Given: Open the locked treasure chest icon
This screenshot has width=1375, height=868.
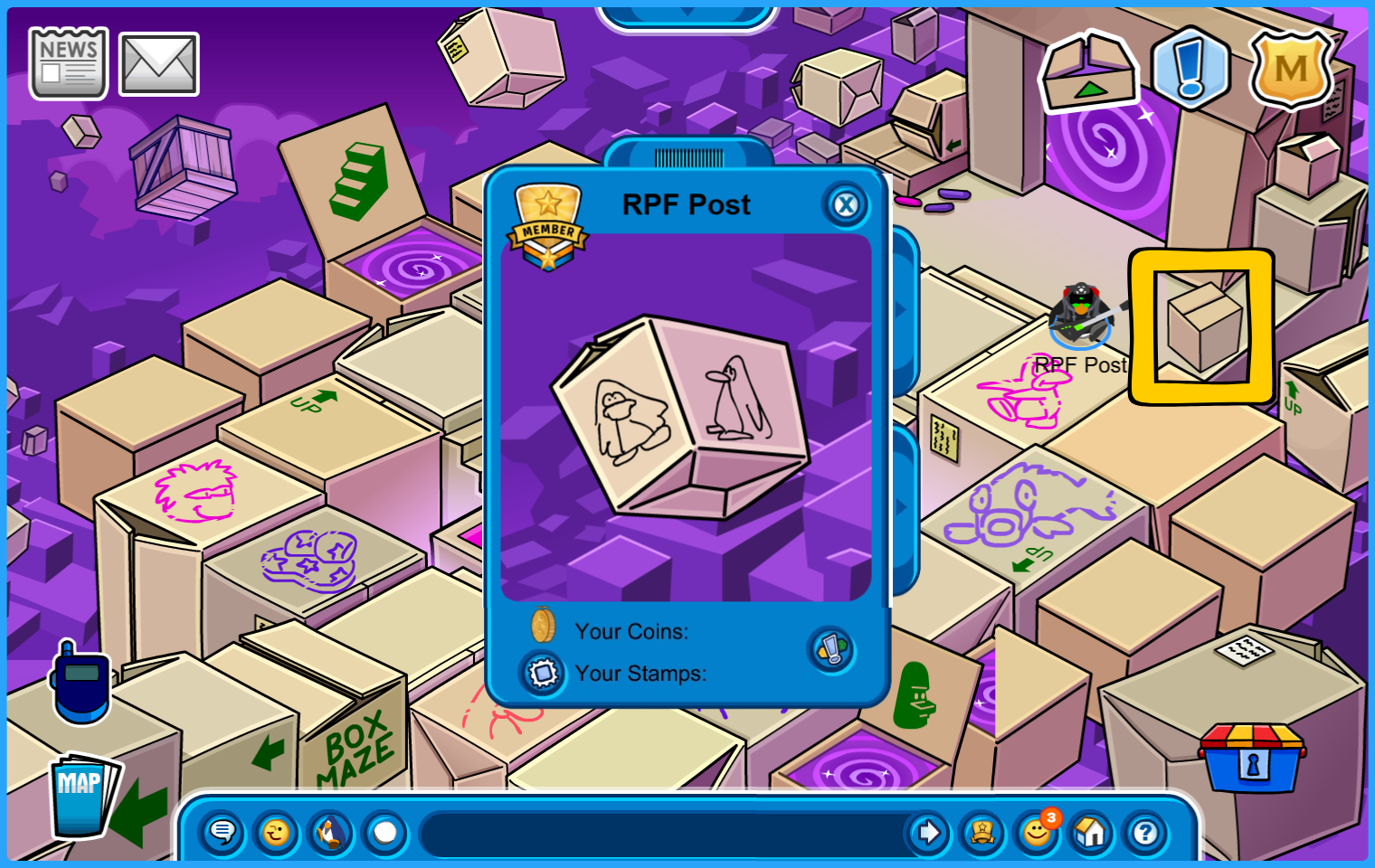Looking at the screenshot, I should [x=1252, y=758].
